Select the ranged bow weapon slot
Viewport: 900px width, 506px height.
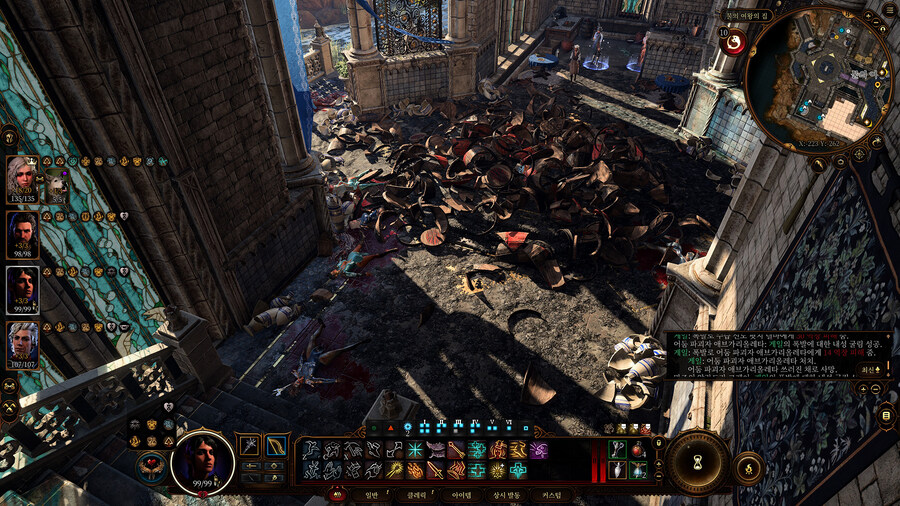coord(277,446)
